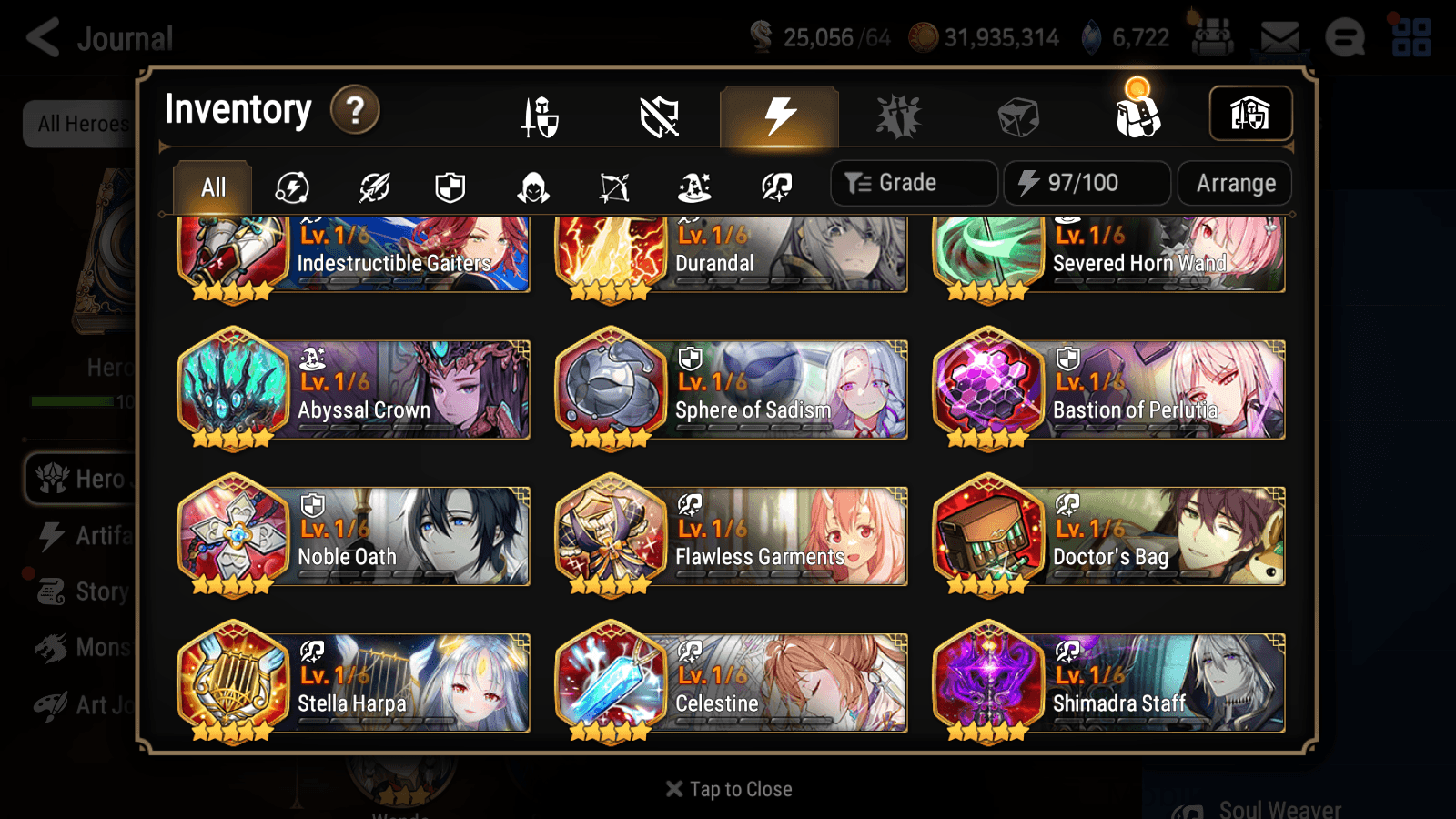The image size is (1456, 819).
Task: Click Tap to Close to exit inventory
Action: click(728, 788)
